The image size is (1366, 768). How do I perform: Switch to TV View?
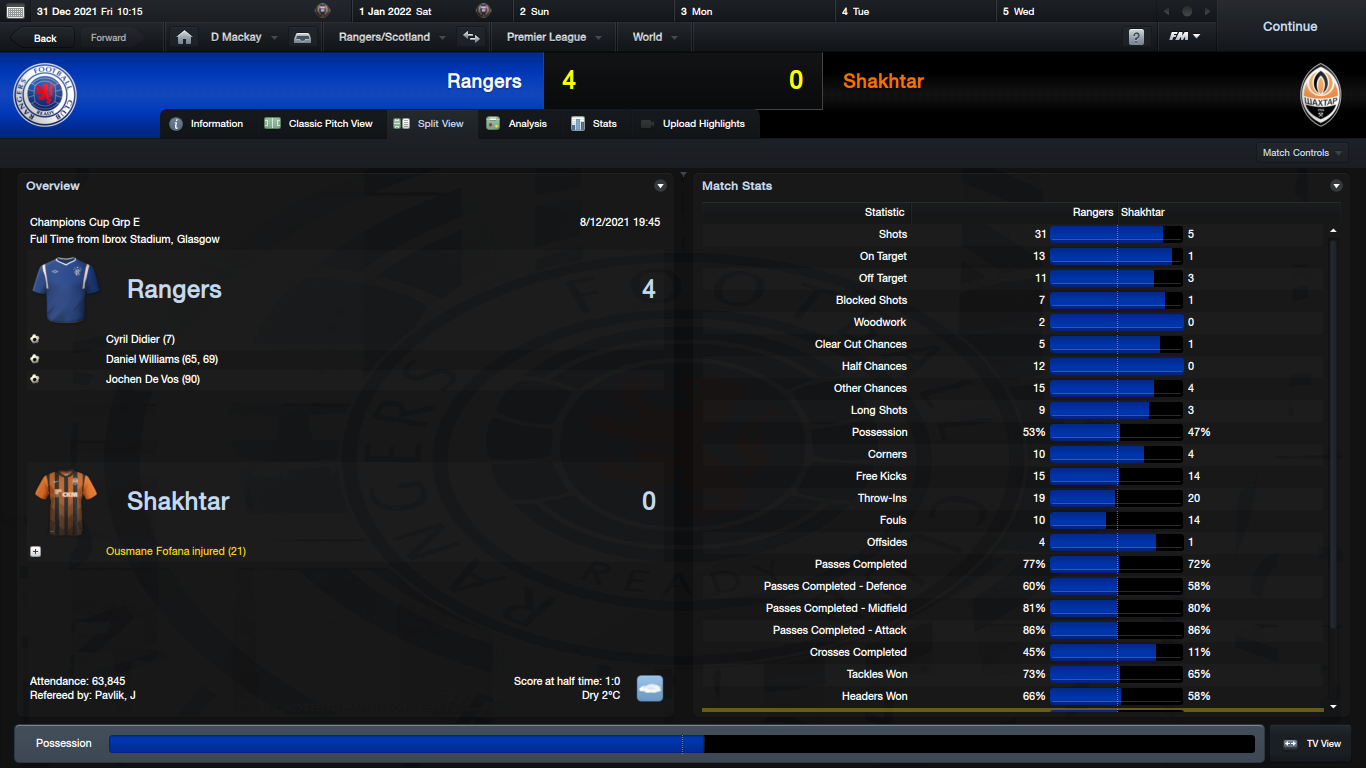[1312, 744]
